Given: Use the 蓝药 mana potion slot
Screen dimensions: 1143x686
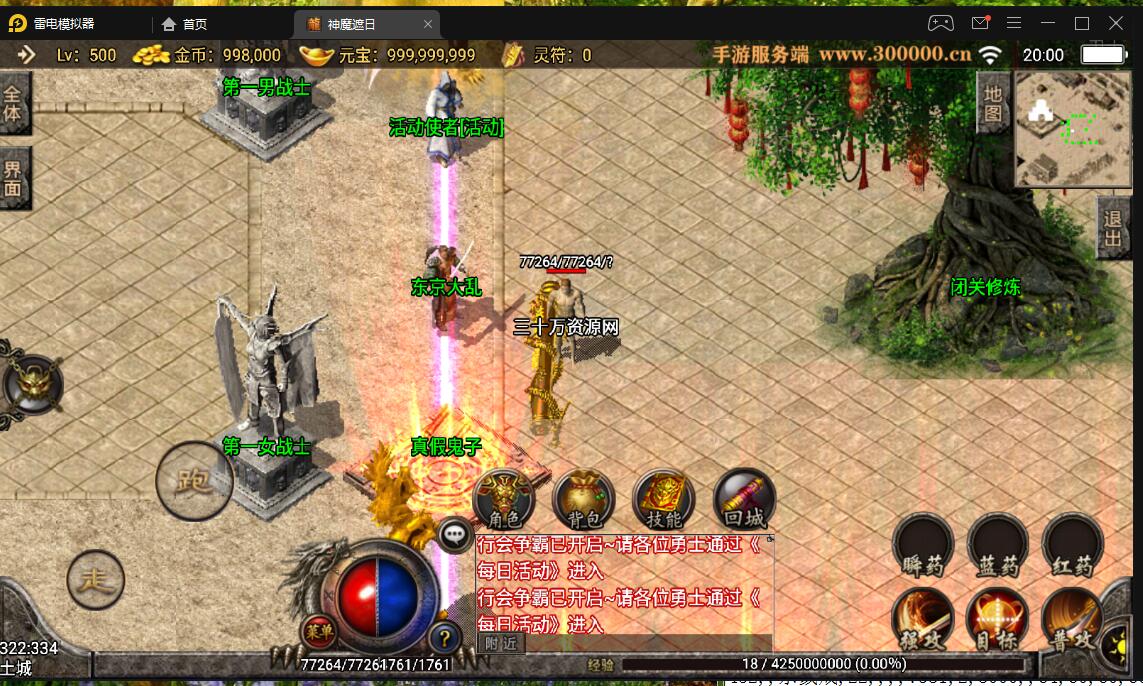Looking at the screenshot, I should (x=998, y=546).
